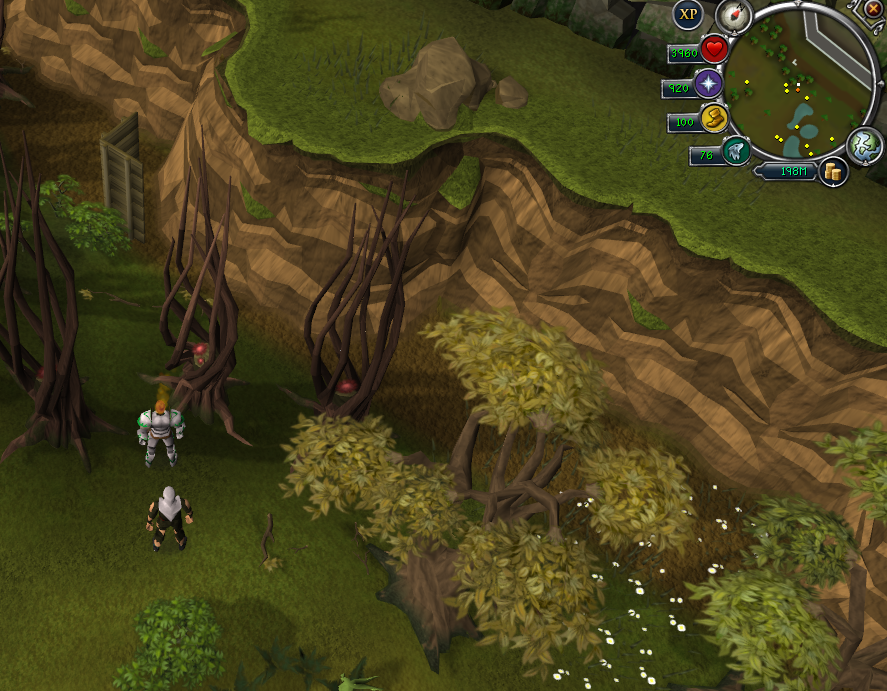Click the red heart life points orb

714,48
